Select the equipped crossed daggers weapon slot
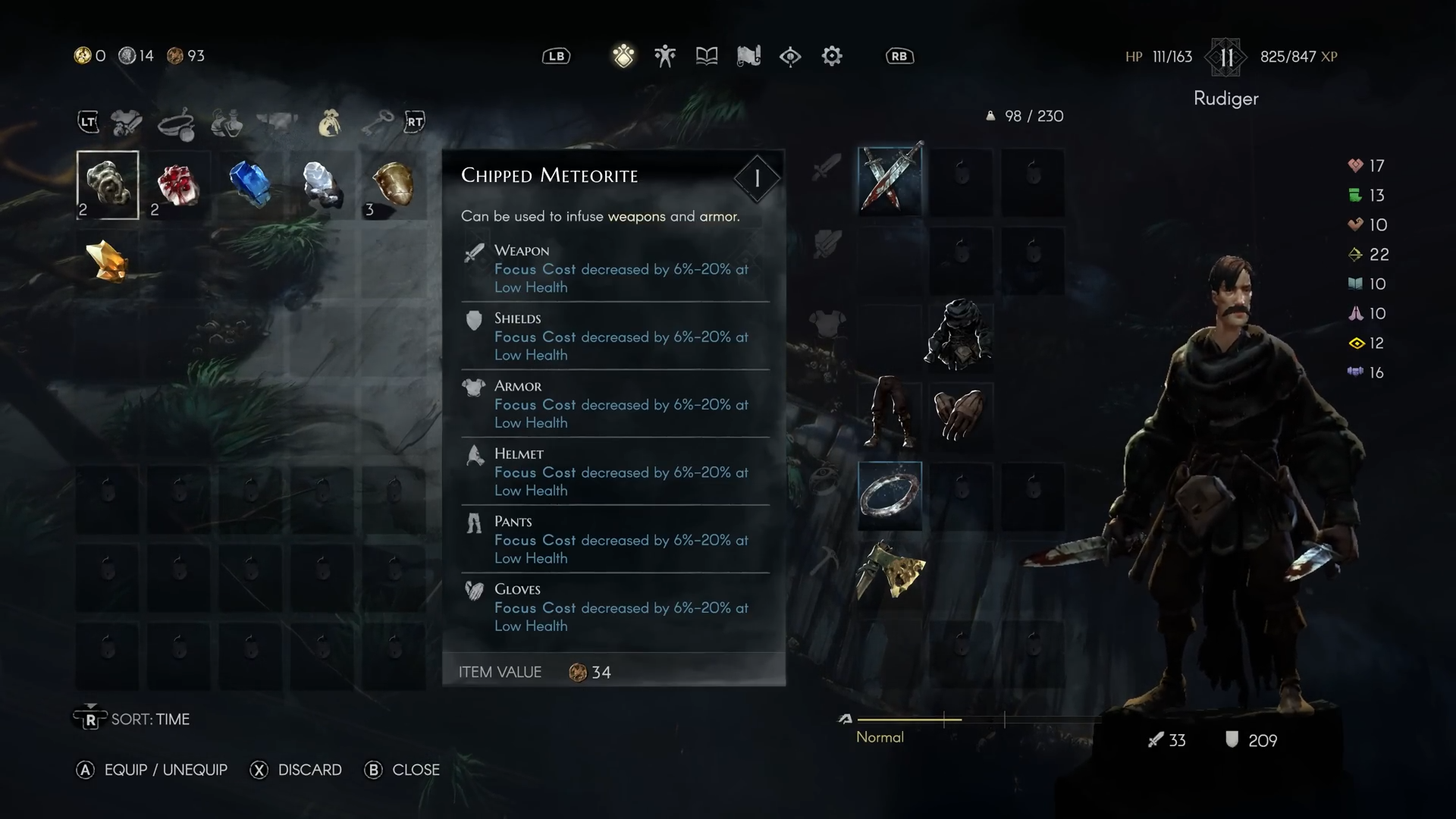1456x819 pixels. tap(890, 180)
